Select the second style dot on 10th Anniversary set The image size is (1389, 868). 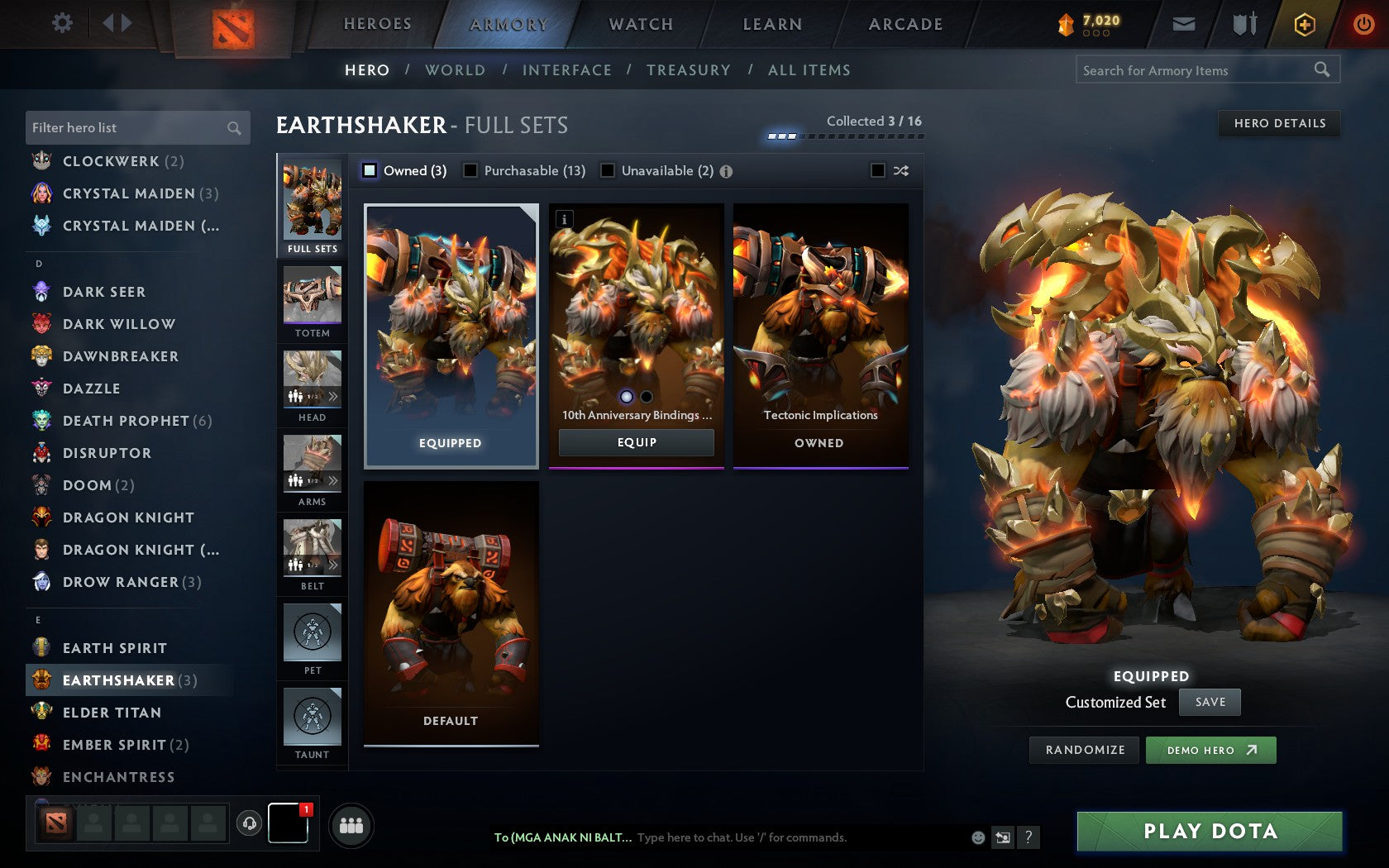(646, 398)
